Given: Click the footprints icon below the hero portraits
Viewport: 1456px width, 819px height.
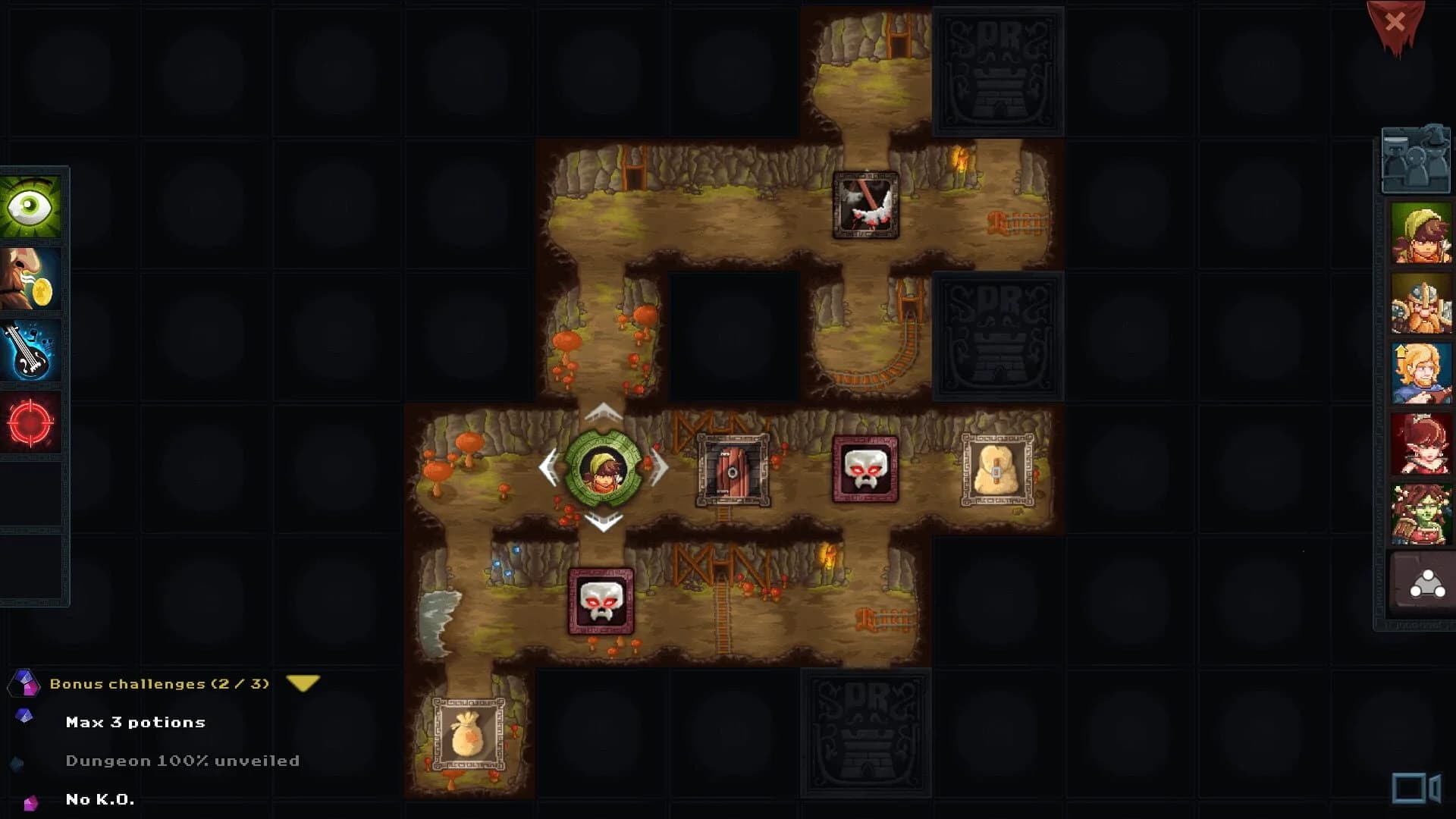Looking at the screenshot, I should pos(1423,582).
